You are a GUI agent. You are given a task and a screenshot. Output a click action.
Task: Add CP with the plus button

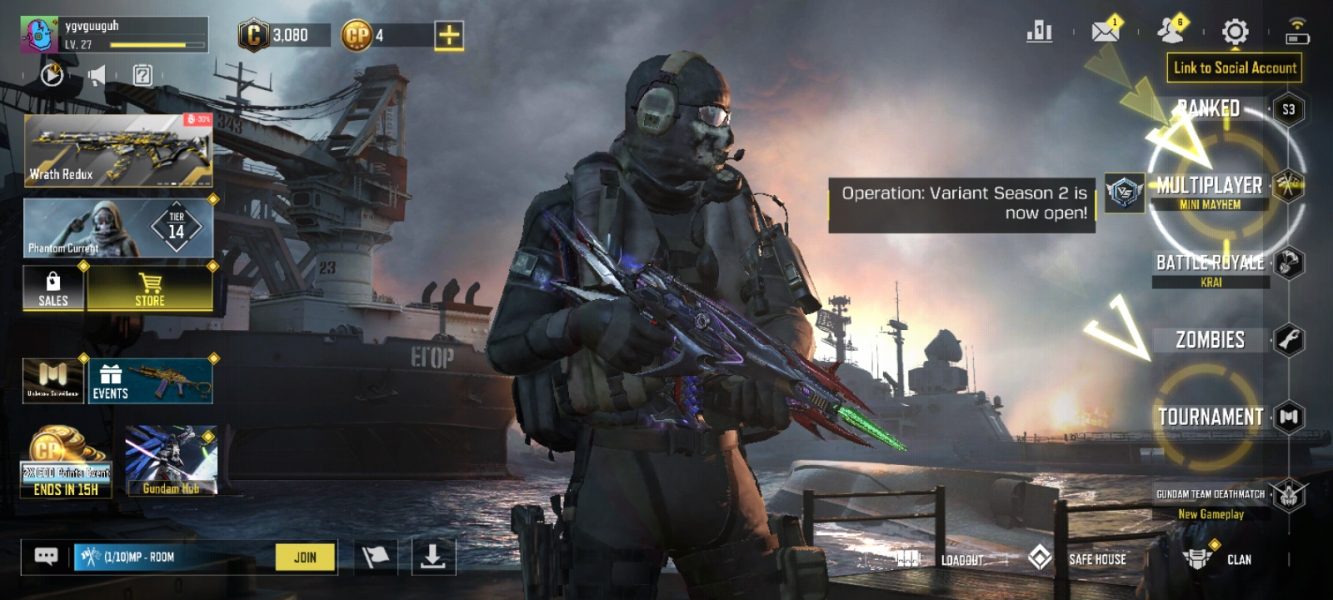click(449, 36)
